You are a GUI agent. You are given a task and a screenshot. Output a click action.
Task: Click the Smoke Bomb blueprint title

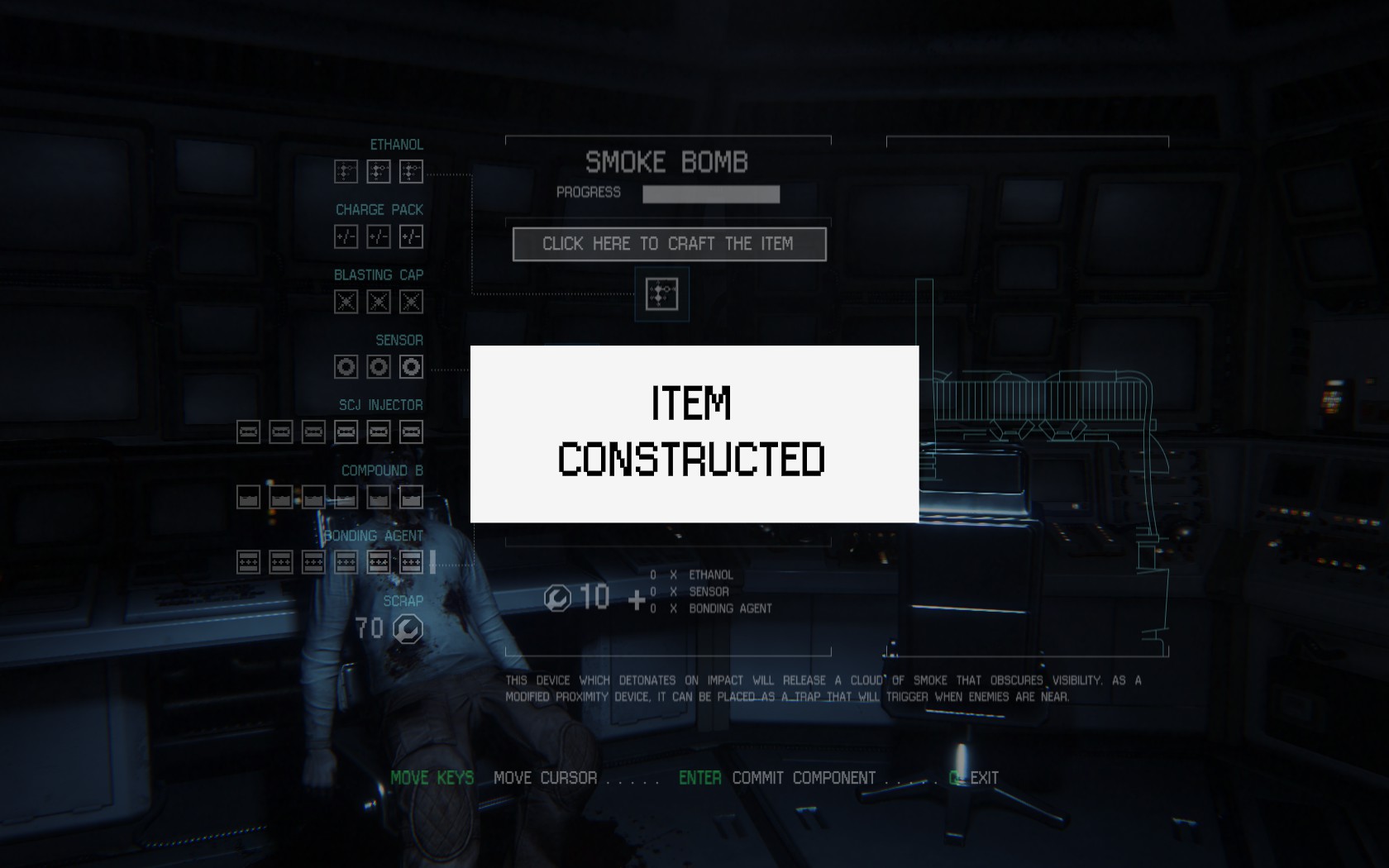(666, 162)
